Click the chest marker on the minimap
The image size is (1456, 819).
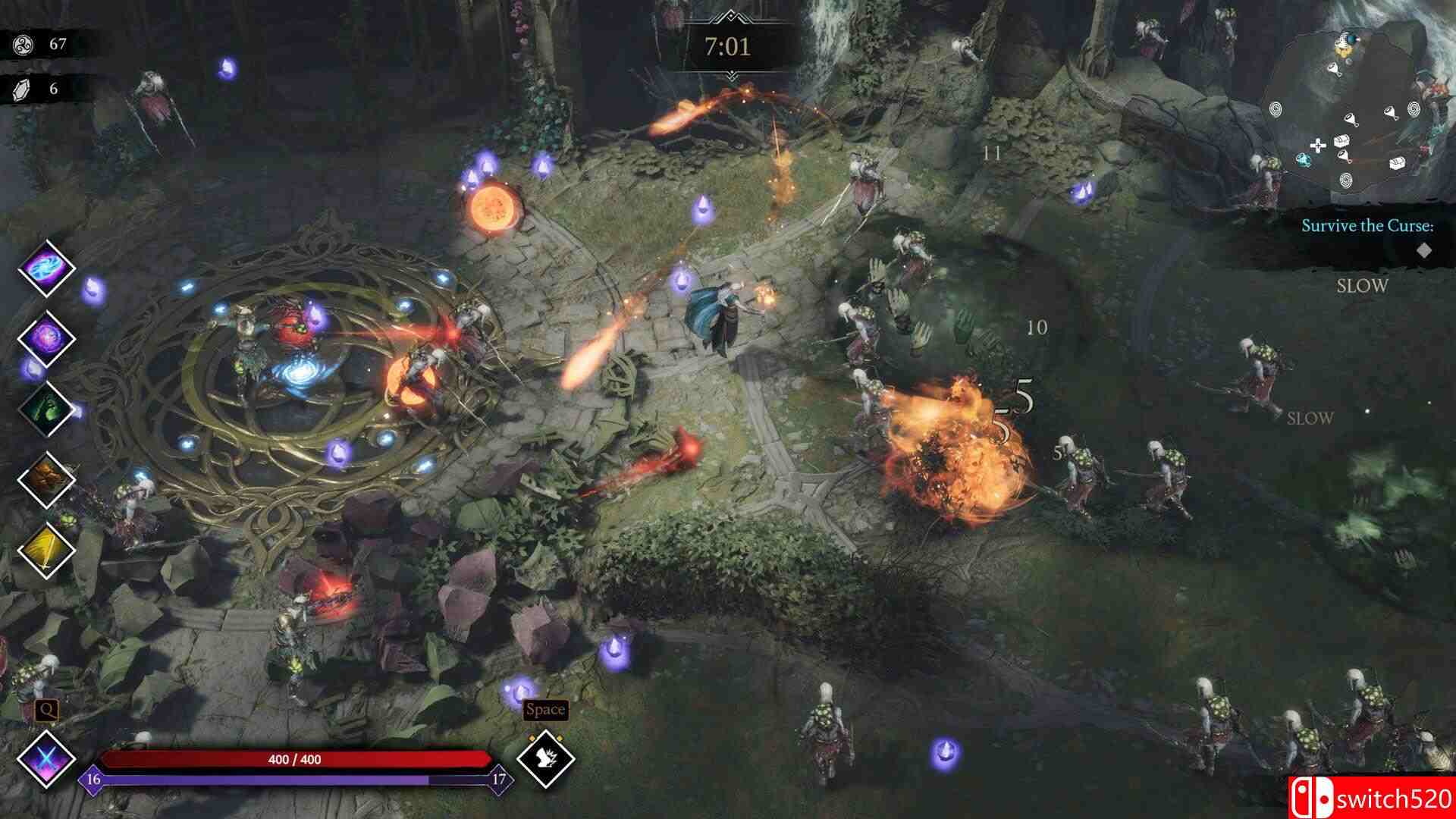click(x=1342, y=141)
